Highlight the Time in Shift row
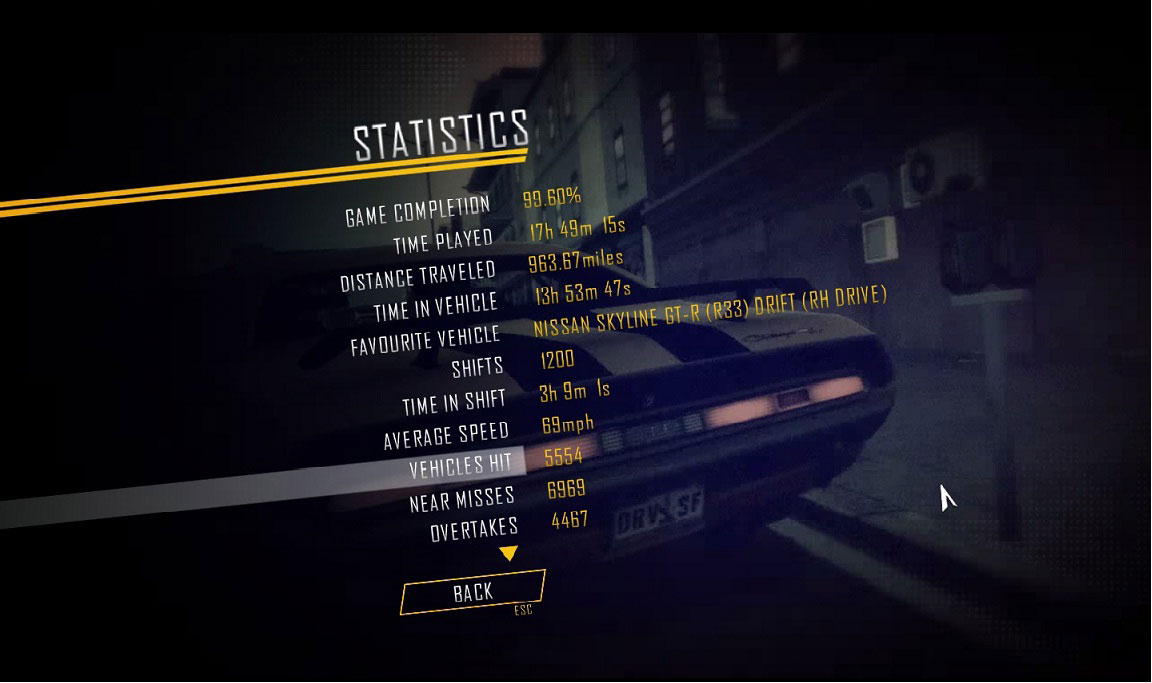Image resolution: width=1152 pixels, height=683 pixels. [x=453, y=403]
